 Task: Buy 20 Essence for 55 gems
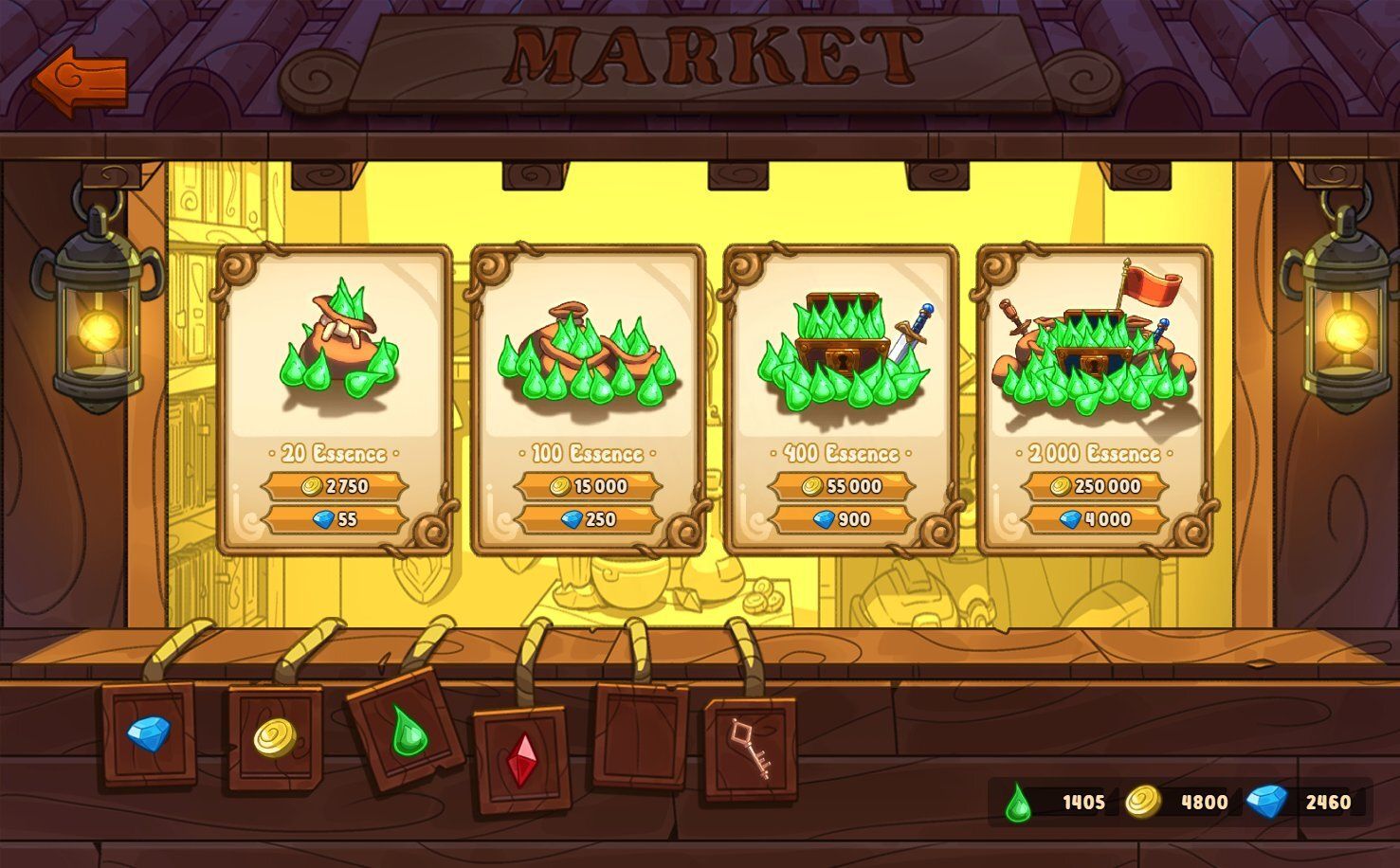pyautogui.click(x=335, y=519)
